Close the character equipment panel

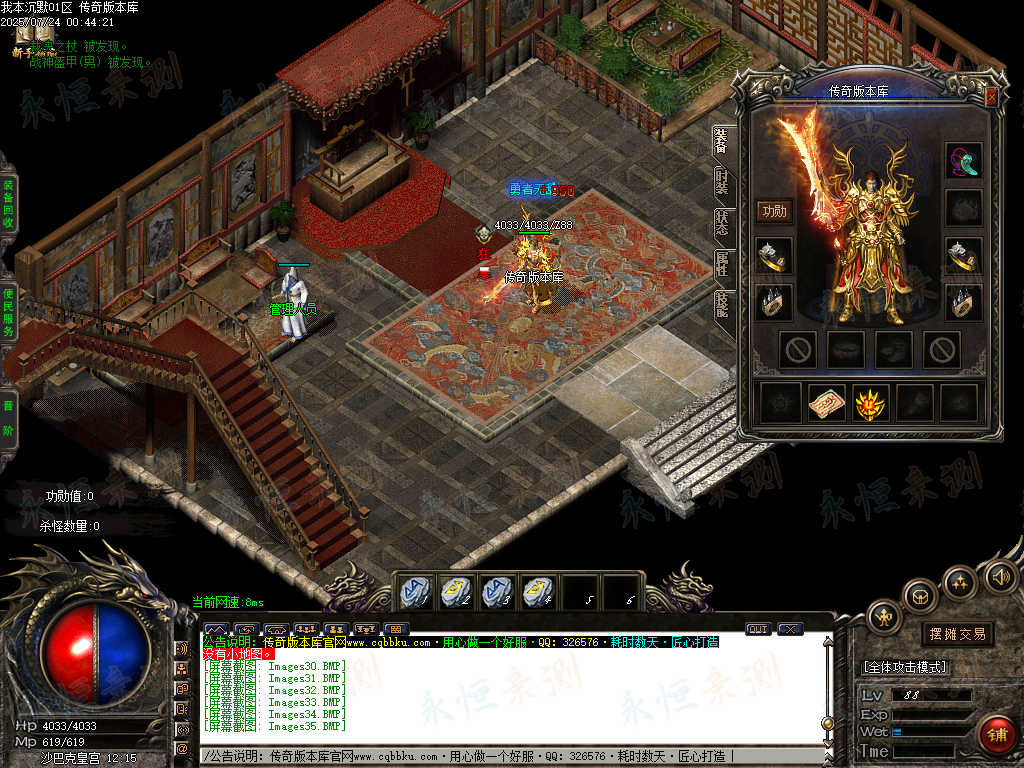pos(991,97)
